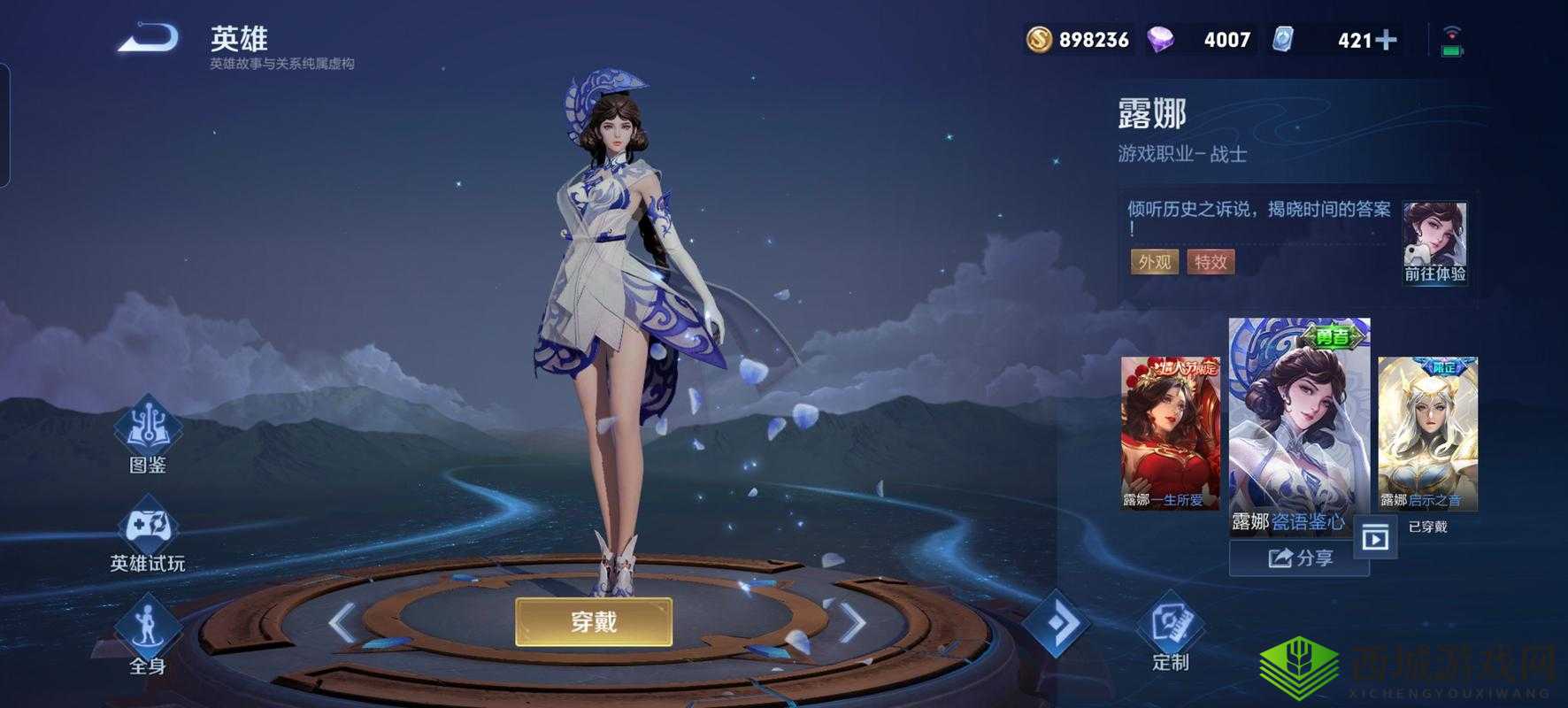
Task: Show the 外观 appearance tag
Action: pos(1154,262)
